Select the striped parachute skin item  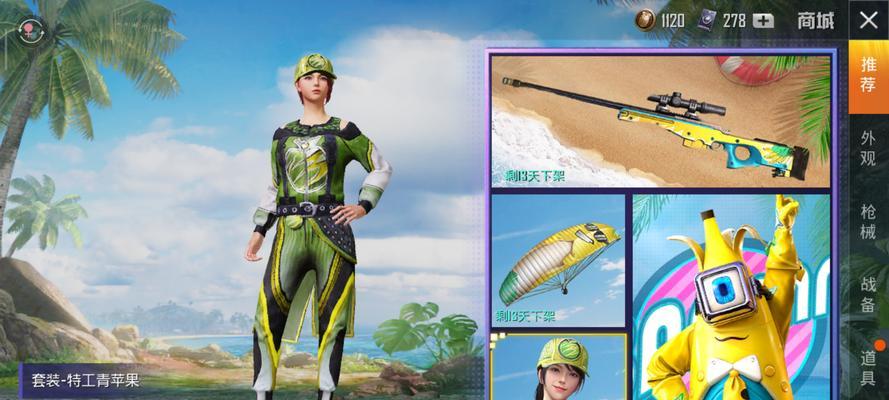point(558,261)
